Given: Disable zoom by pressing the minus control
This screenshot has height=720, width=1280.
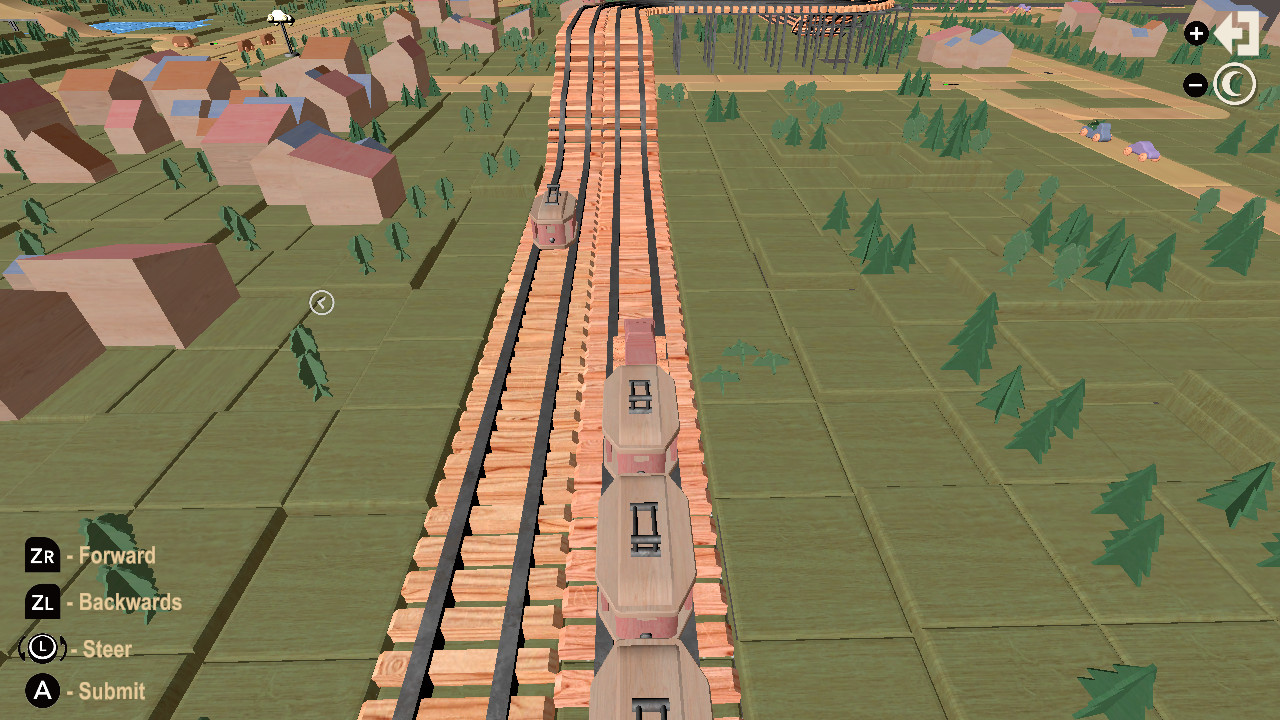Looking at the screenshot, I should tap(1196, 85).
